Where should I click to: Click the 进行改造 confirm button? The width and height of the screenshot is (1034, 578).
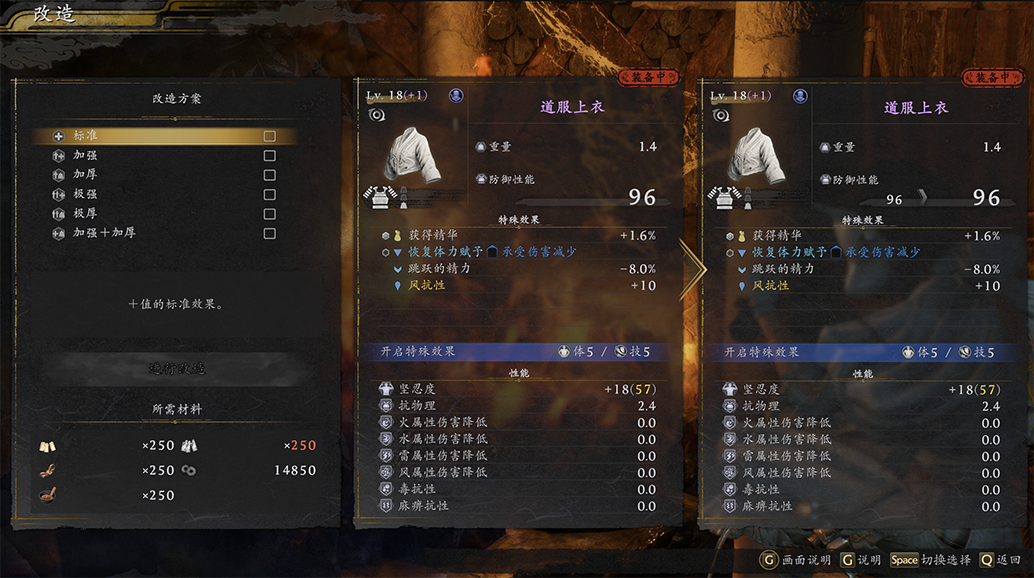click(177, 369)
